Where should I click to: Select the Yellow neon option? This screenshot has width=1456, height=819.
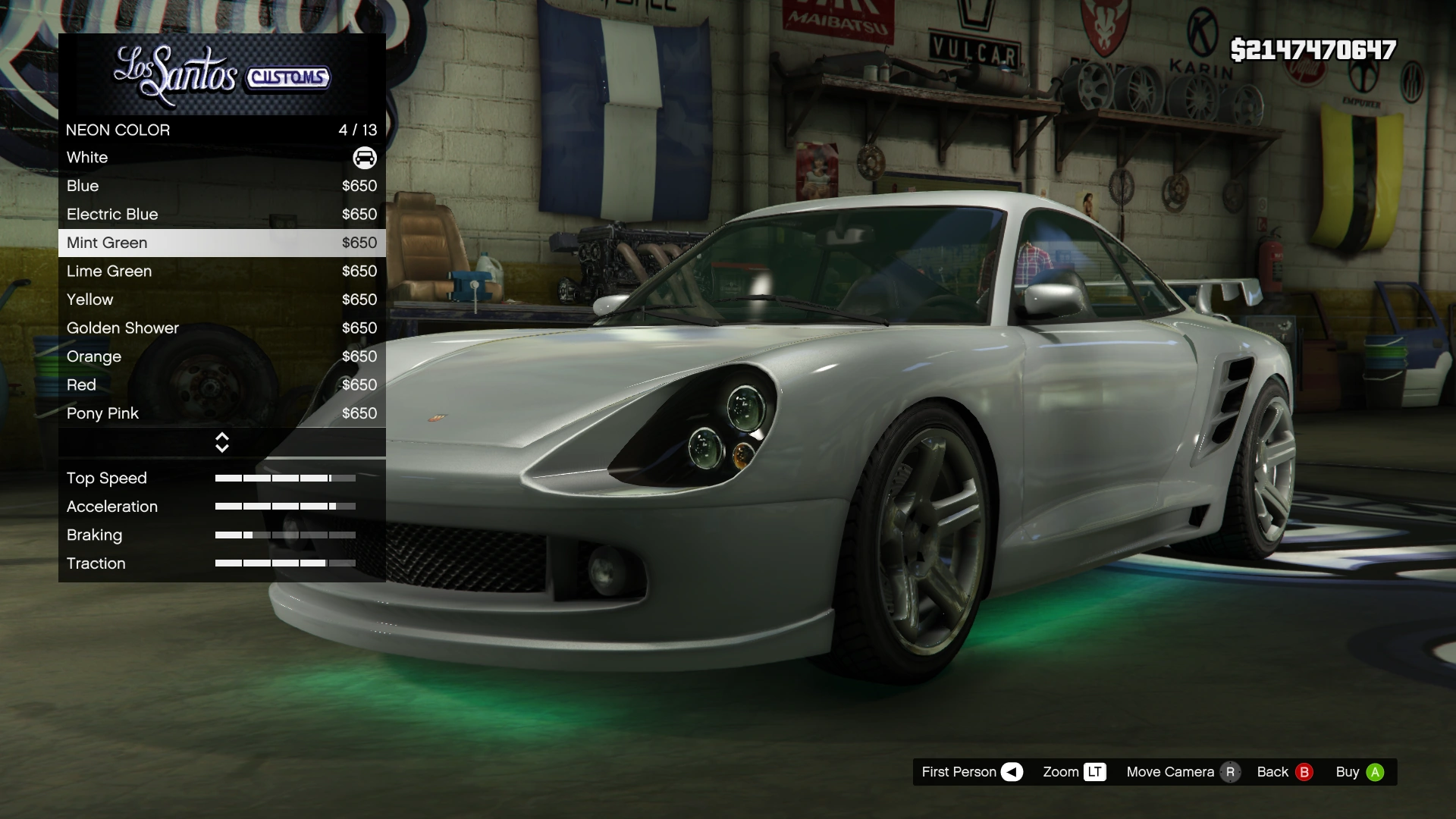[221, 300]
